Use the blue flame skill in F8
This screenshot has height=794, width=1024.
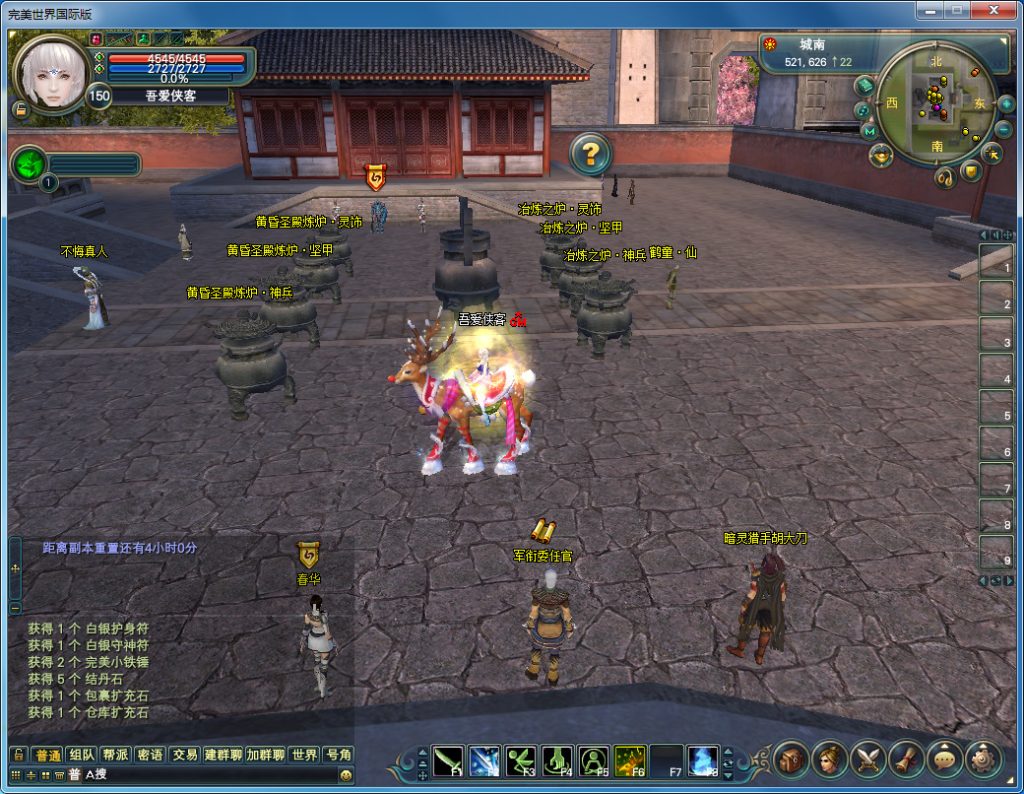[x=702, y=761]
